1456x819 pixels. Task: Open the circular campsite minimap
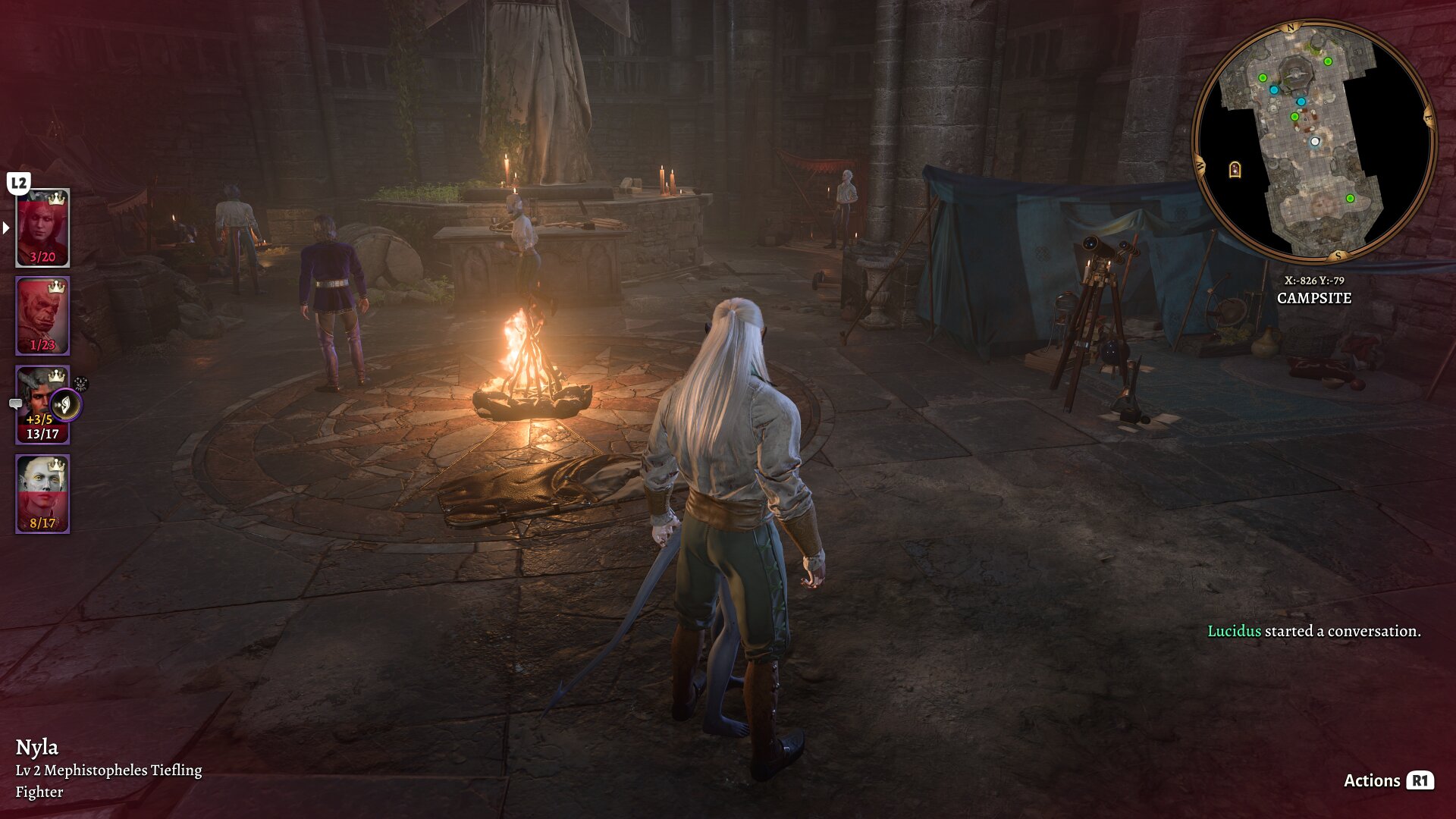(1313, 142)
